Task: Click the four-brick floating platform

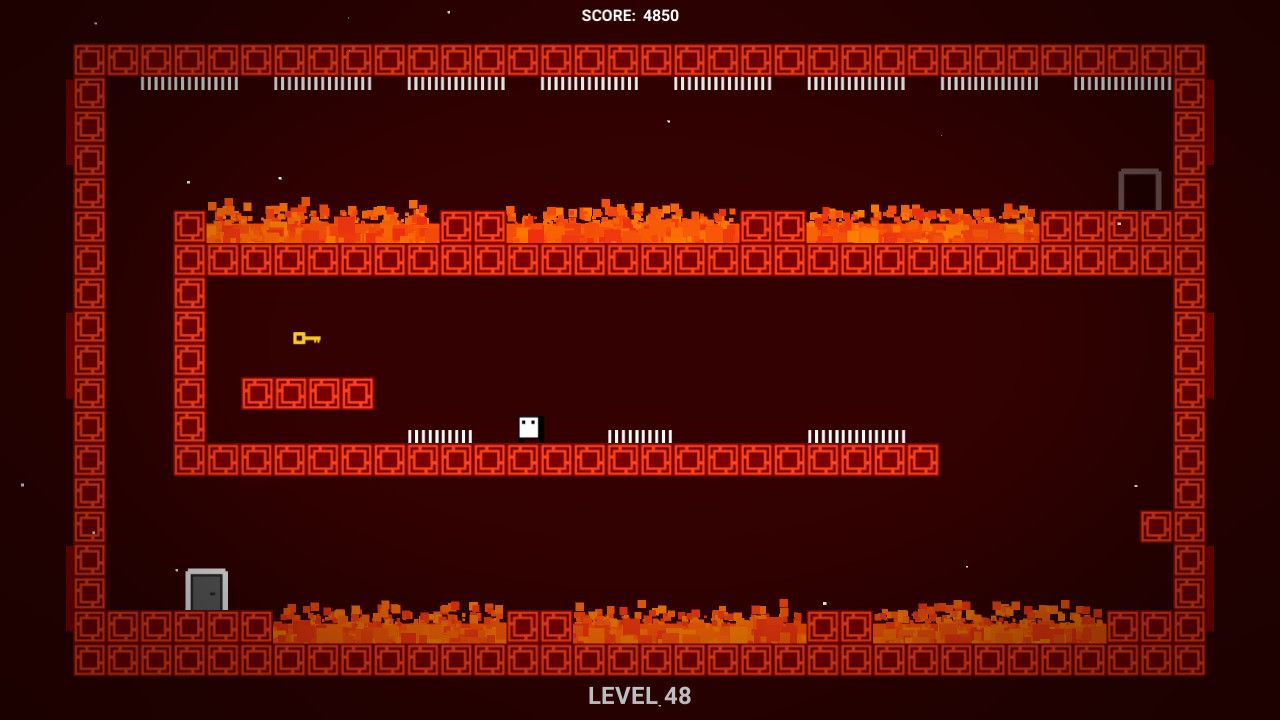Action: click(307, 394)
